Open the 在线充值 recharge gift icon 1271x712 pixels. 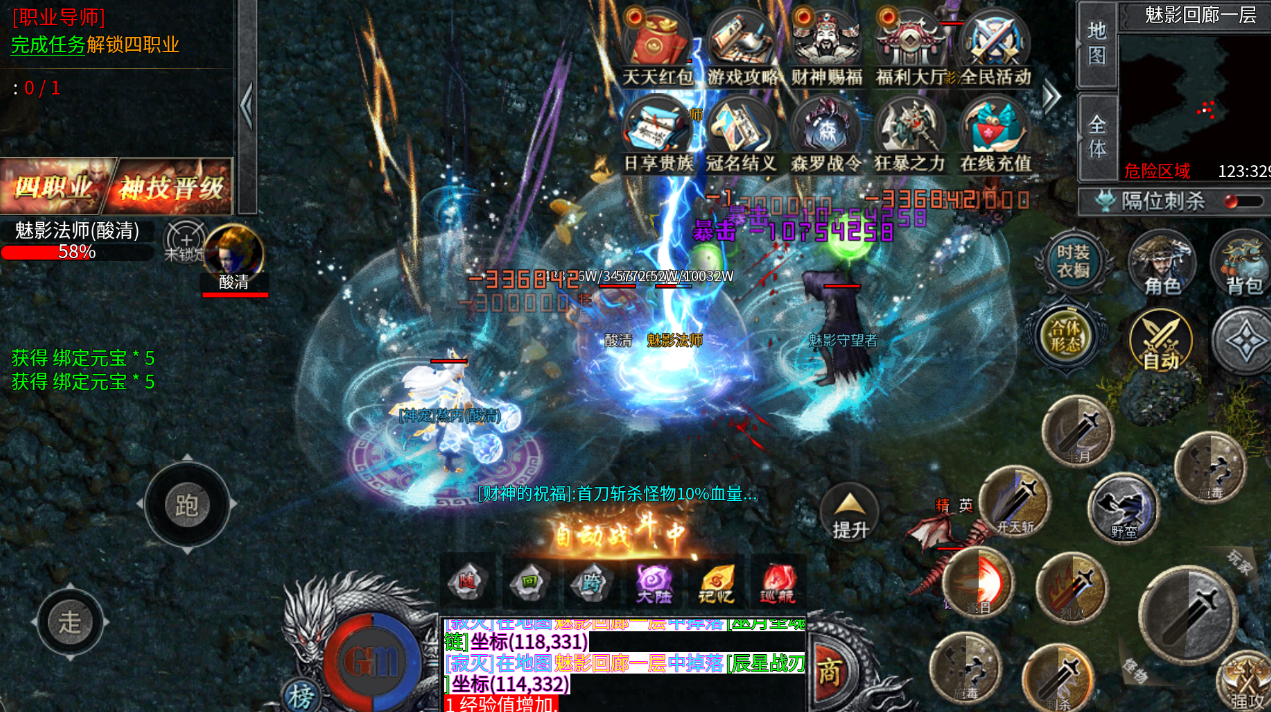point(995,131)
